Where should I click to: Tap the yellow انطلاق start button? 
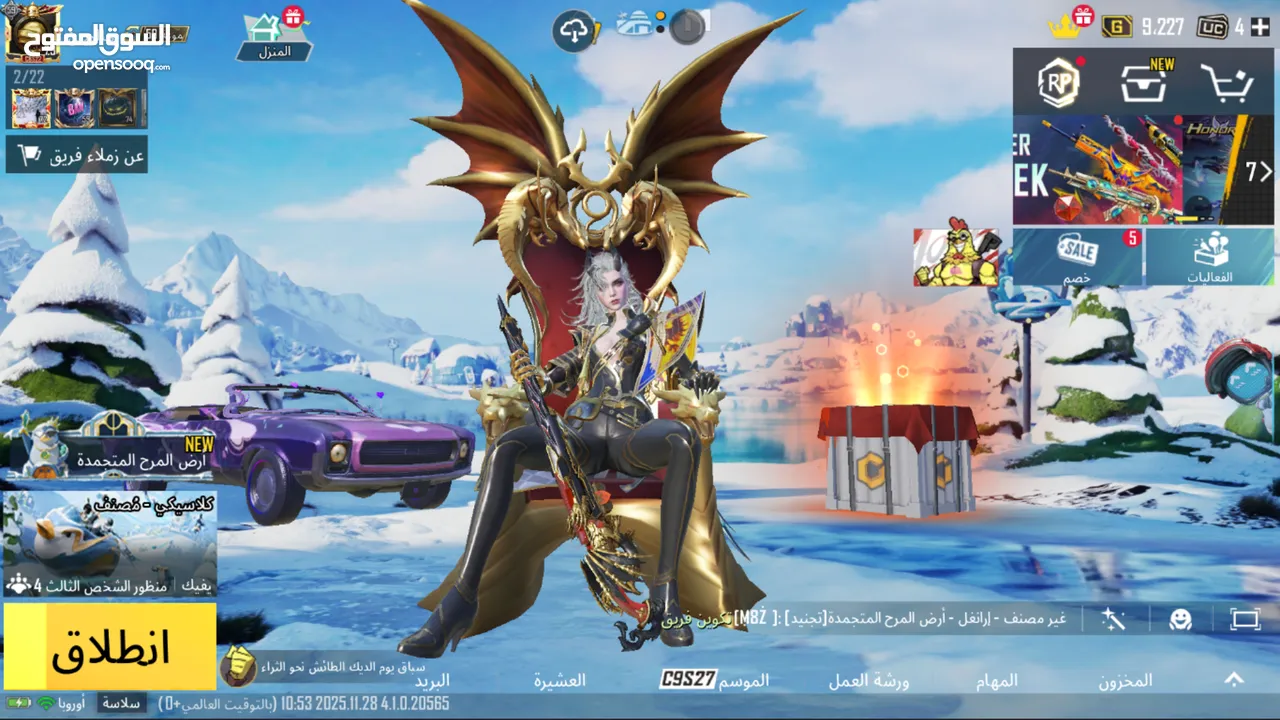click(110, 646)
